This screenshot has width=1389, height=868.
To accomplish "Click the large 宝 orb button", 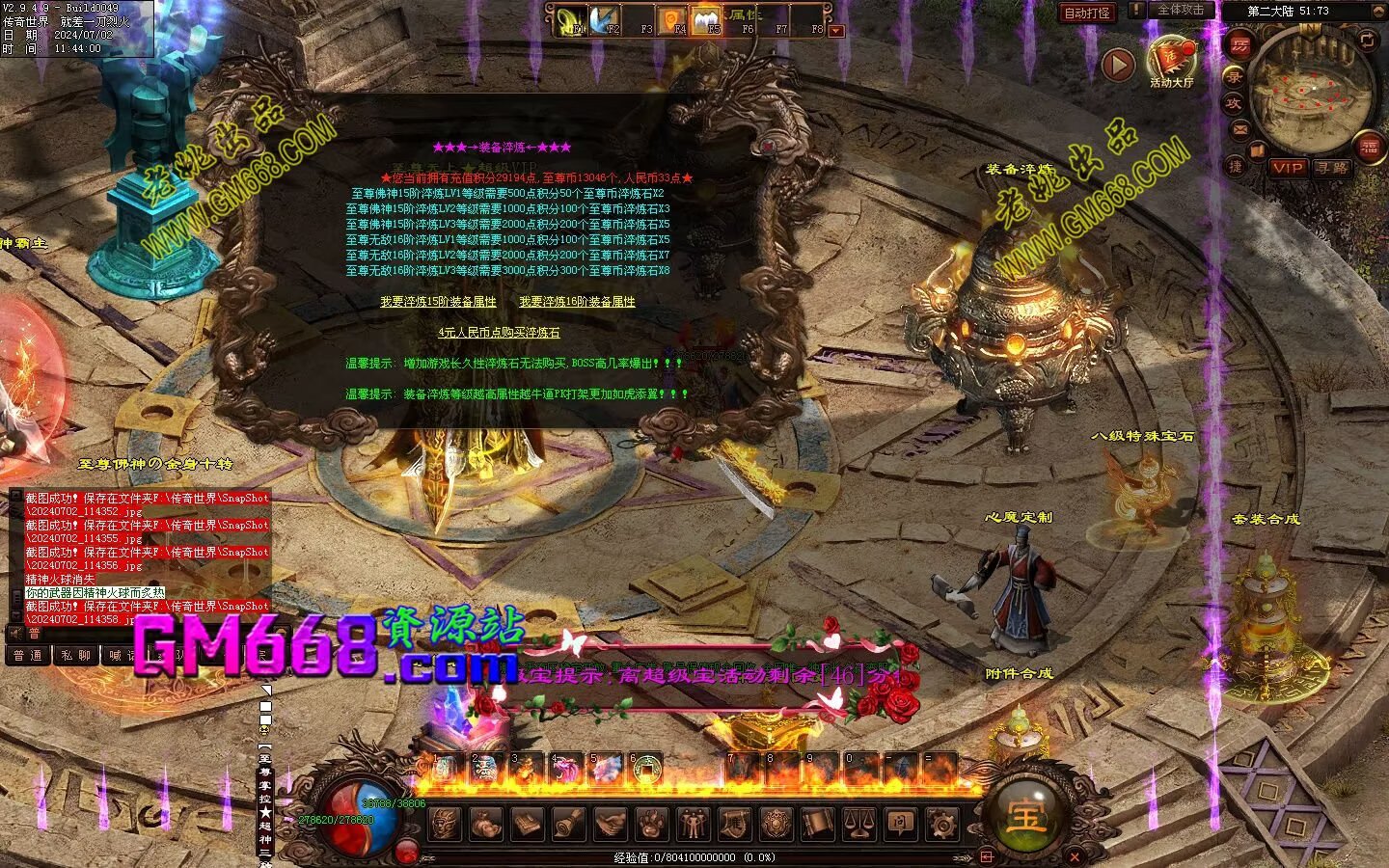I will coord(1024,817).
